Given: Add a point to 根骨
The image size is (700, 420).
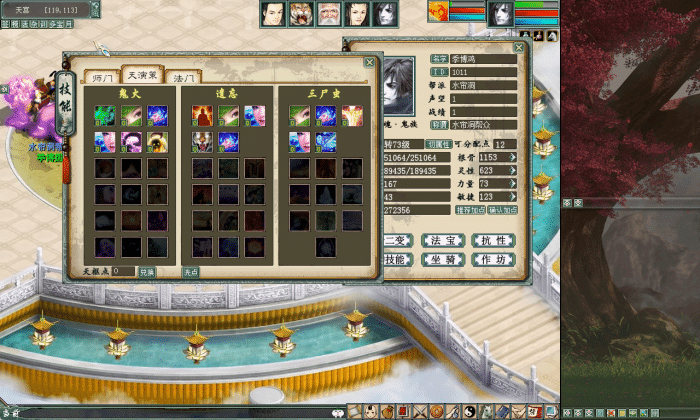Looking at the screenshot, I should (x=513, y=157).
